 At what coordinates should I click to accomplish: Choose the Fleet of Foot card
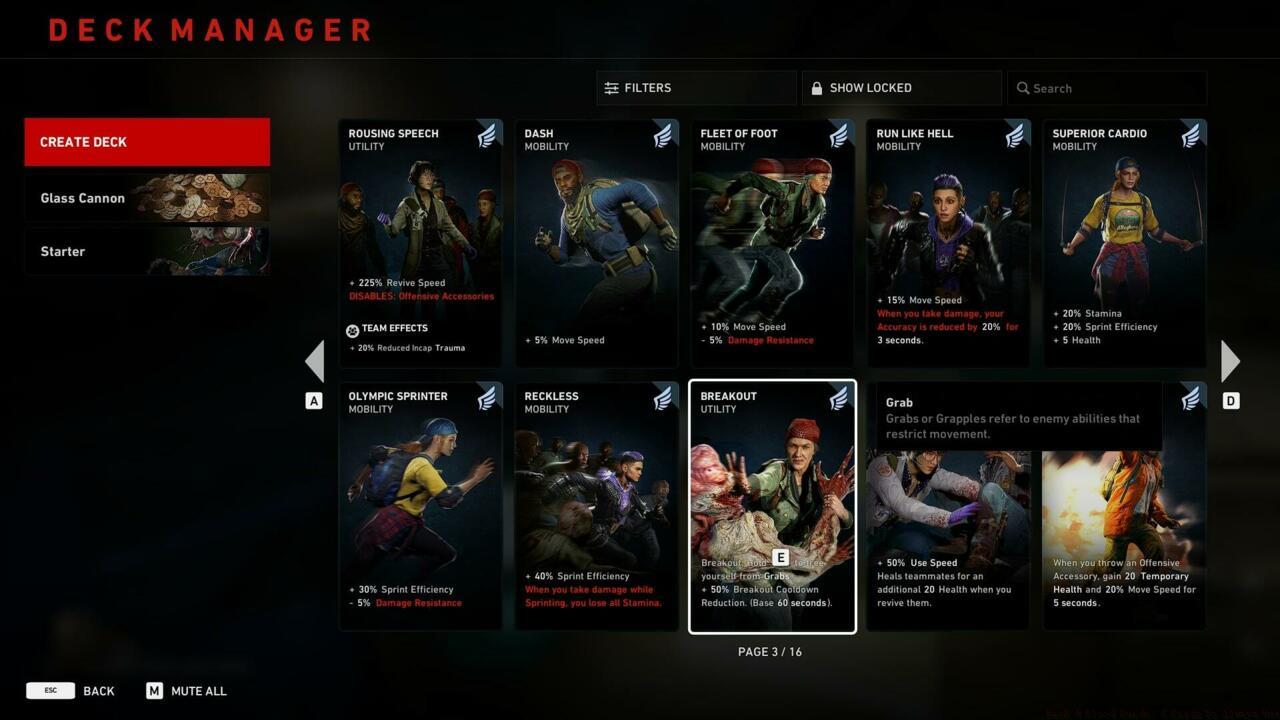[x=772, y=243]
